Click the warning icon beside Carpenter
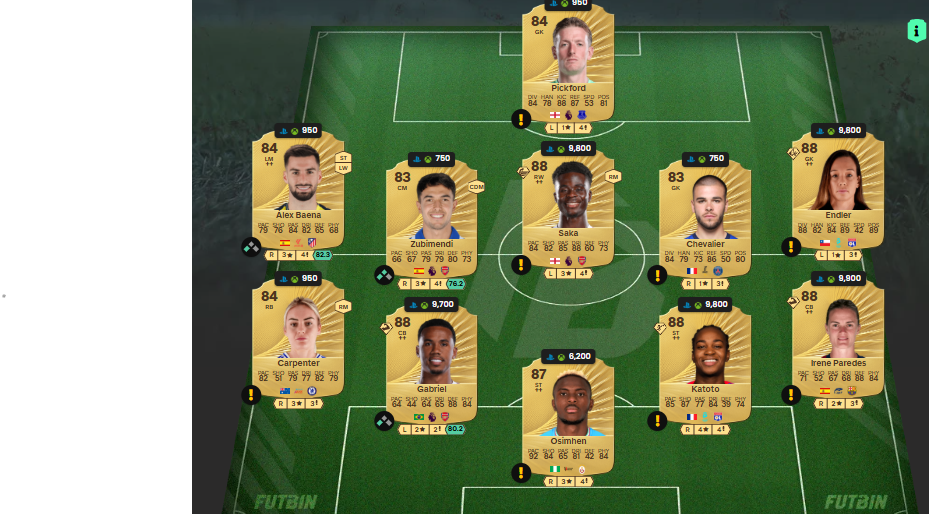The width and height of the screenshot is (929, 514). pyautogui.click(x=251, y=394)
